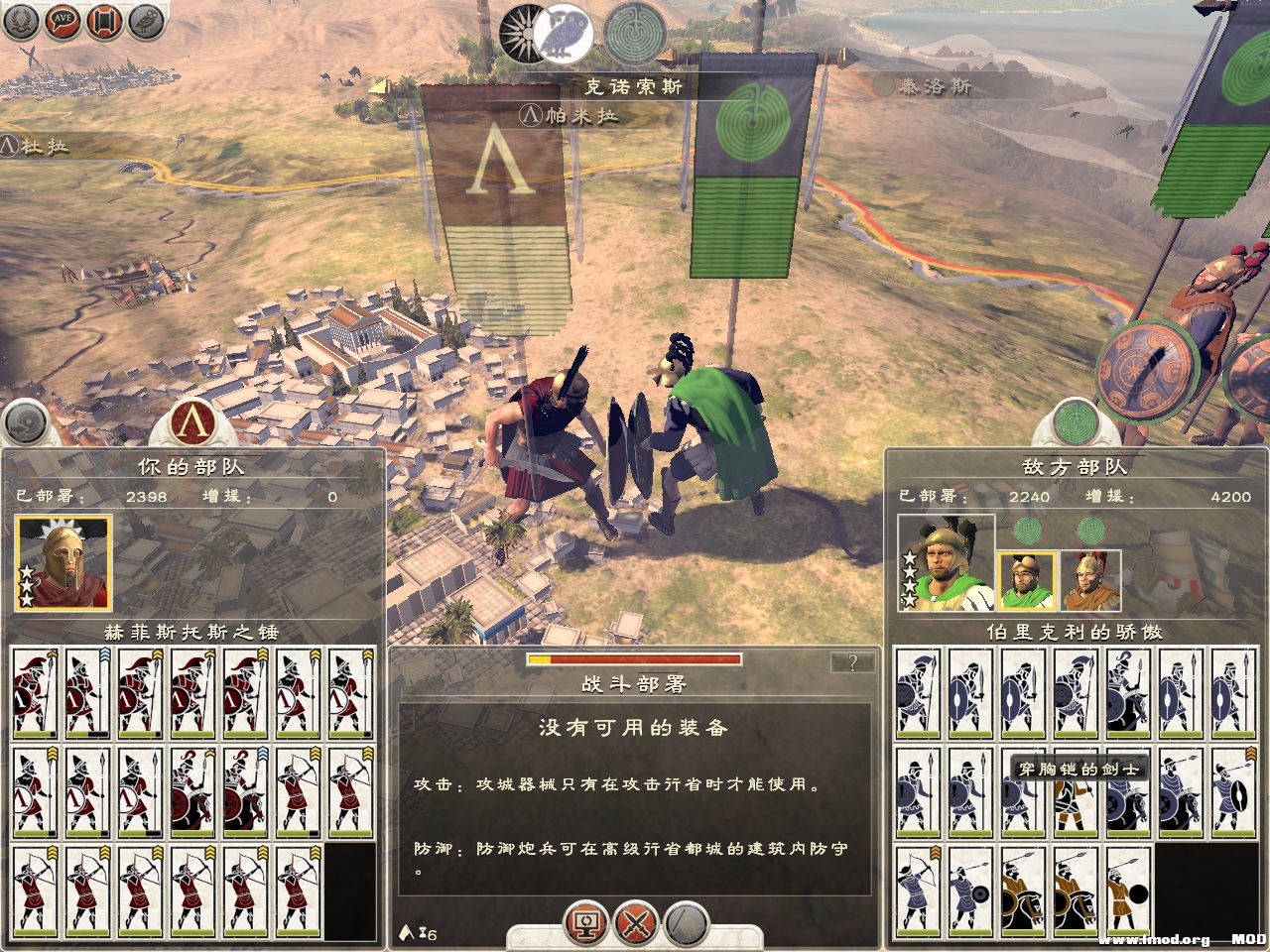Click the auto-resolve monitor button
This screenshot has height=952, width=1270.
(x=585, y=924)
